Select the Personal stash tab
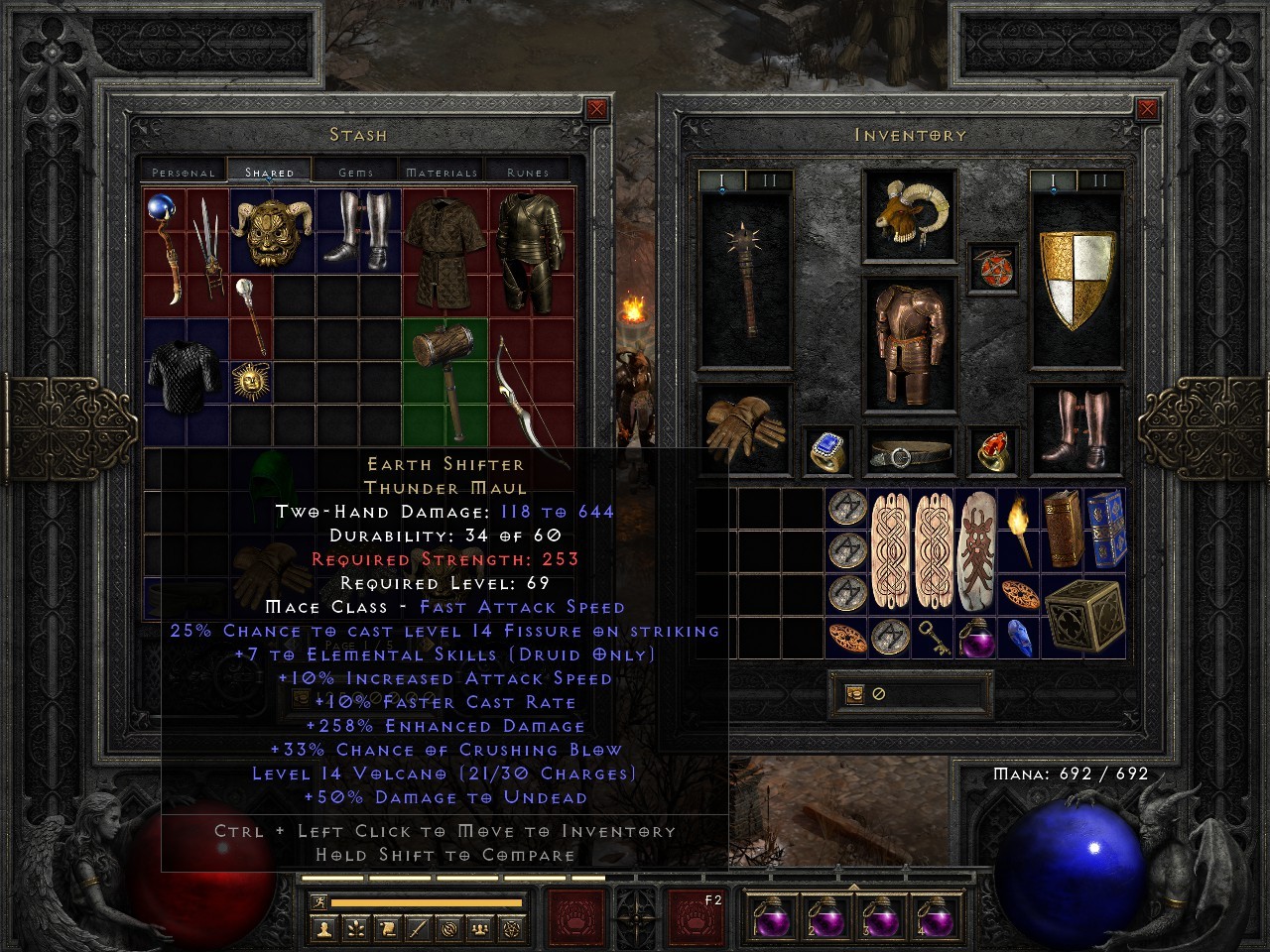This screenshot has width=1270, height=952. 182,171
